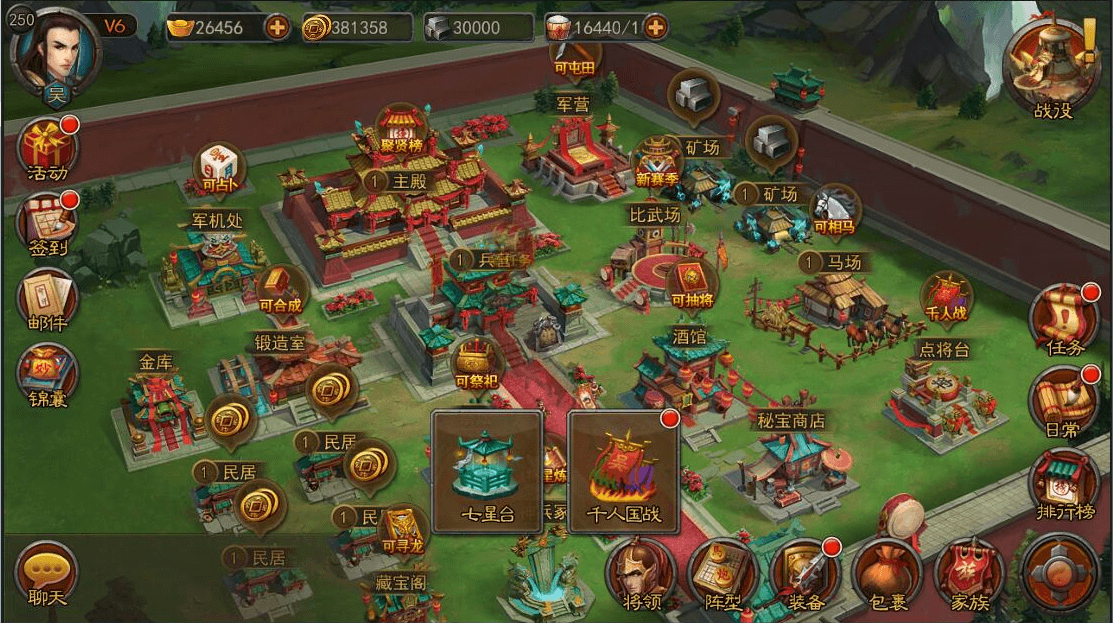
Task: Open the 聊天 chat bubble button
Action: [46, 575]
